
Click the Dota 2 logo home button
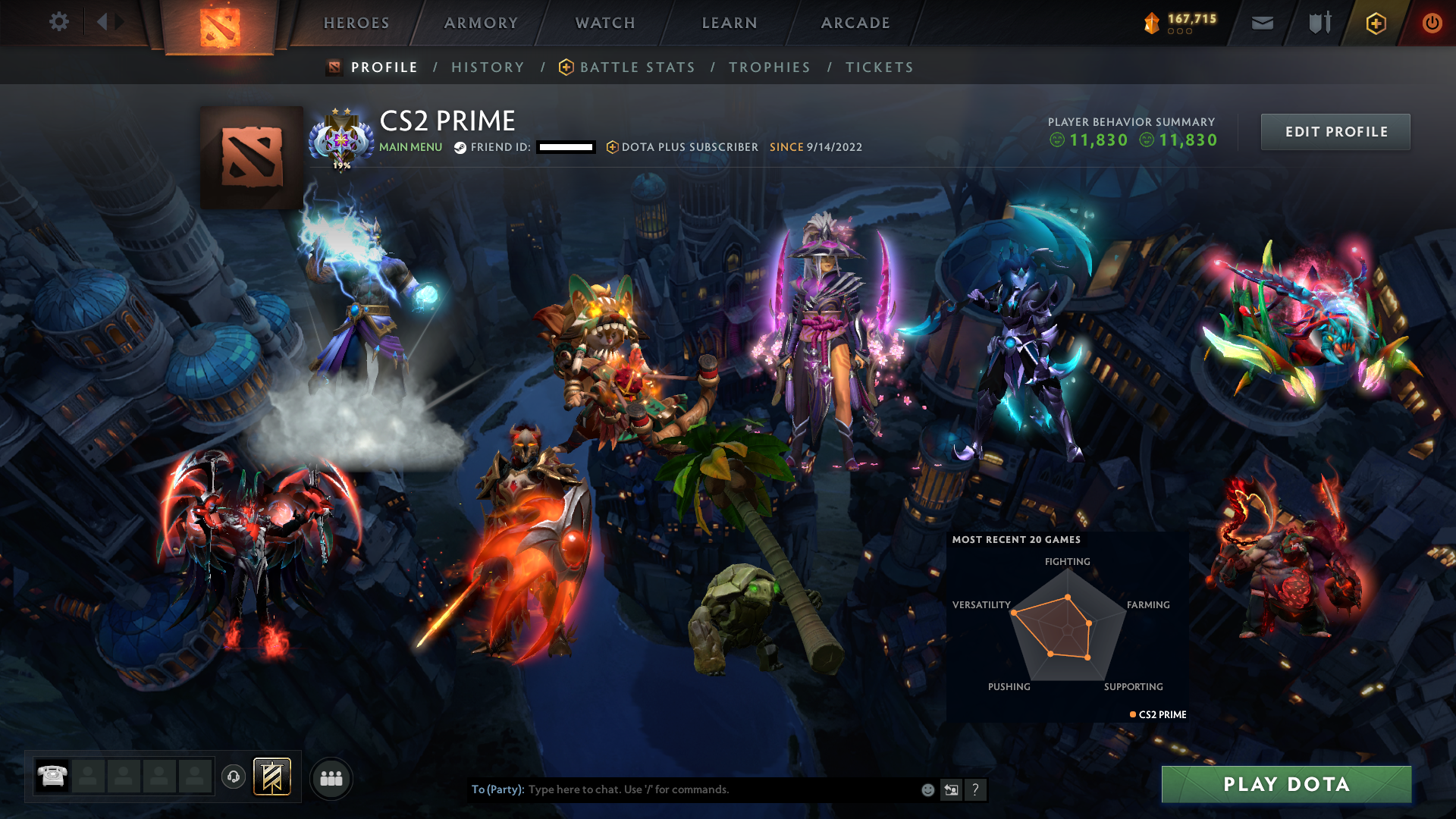220,27
